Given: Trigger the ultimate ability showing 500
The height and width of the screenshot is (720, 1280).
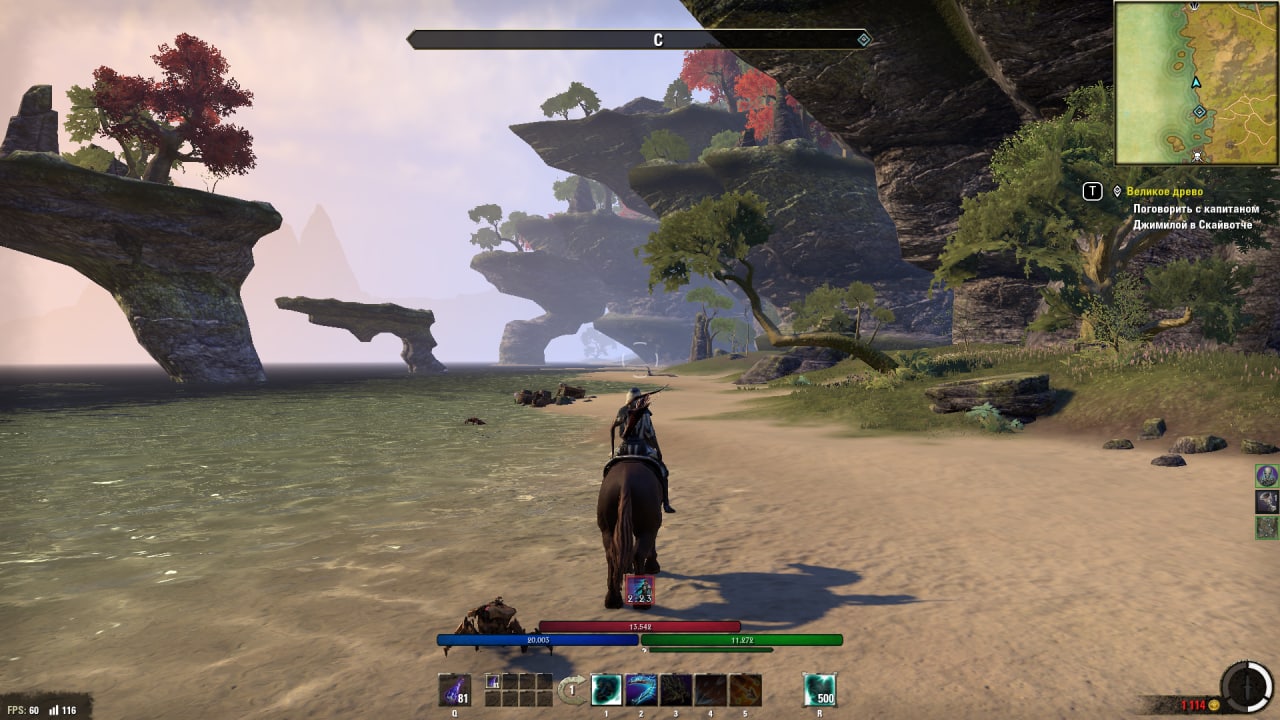Looking at the screenshot, I should pyautogui.click(x=820, y=690).
